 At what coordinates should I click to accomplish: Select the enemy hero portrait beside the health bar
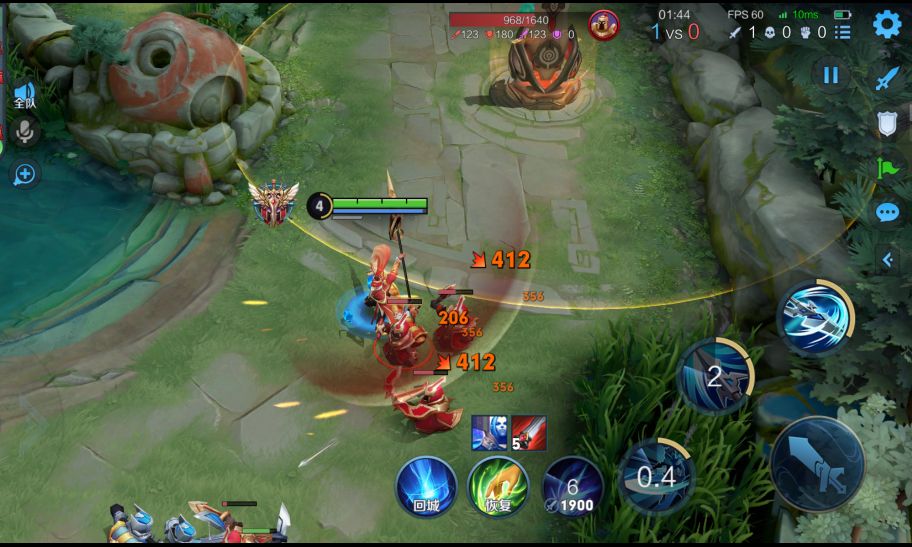pos(603,25)
